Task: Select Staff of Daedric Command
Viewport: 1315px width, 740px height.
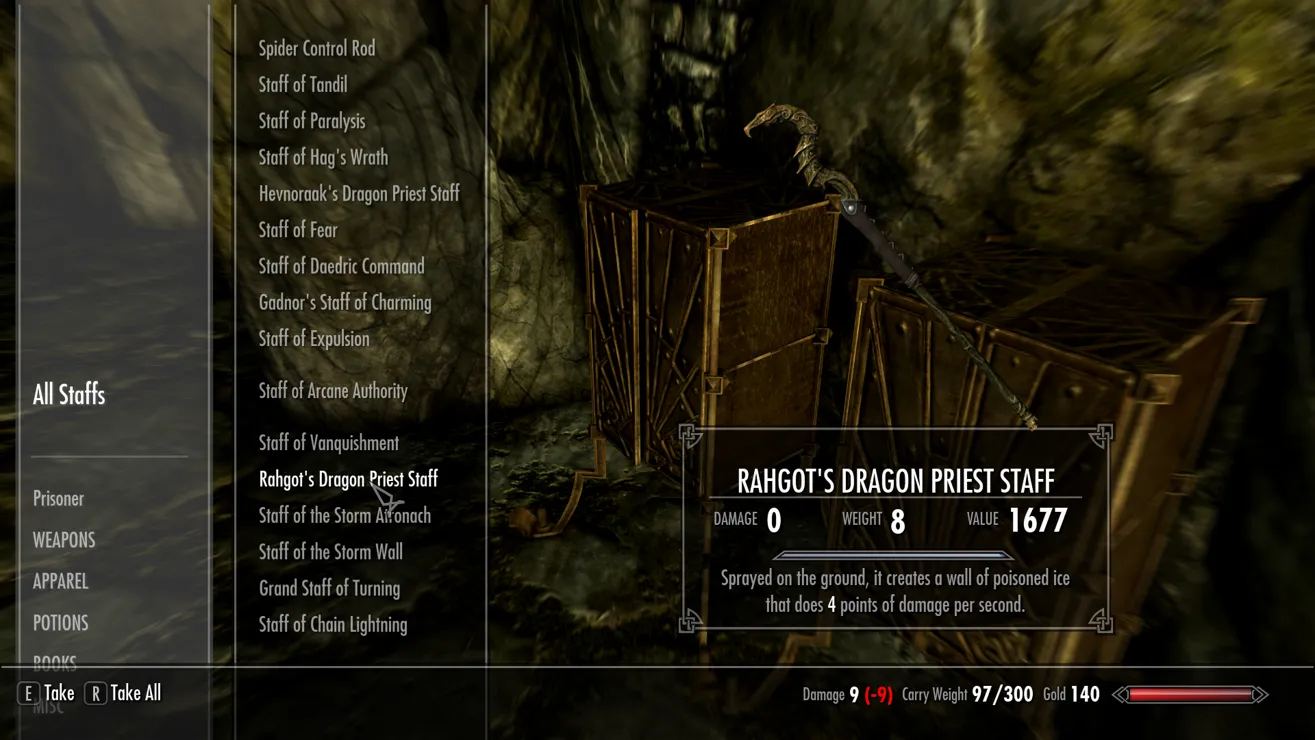Action: (341, 266)
